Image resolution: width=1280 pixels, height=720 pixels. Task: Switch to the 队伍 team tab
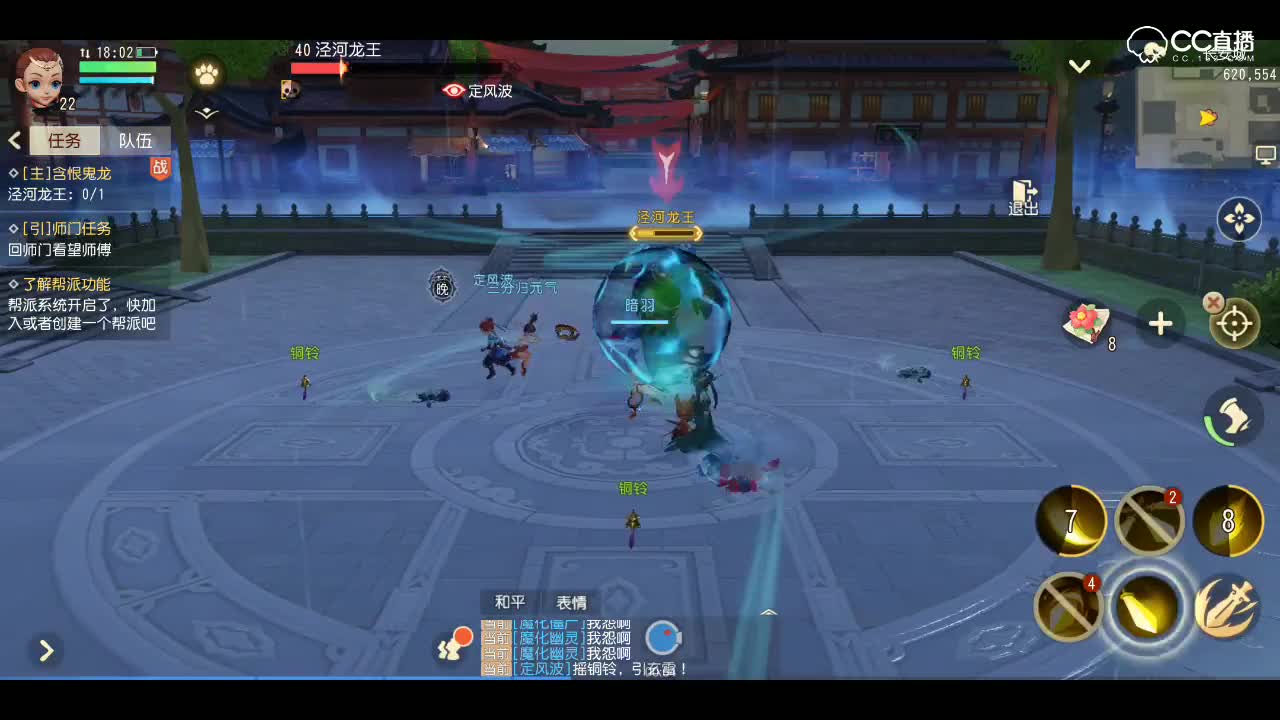(x=136, y=140)
